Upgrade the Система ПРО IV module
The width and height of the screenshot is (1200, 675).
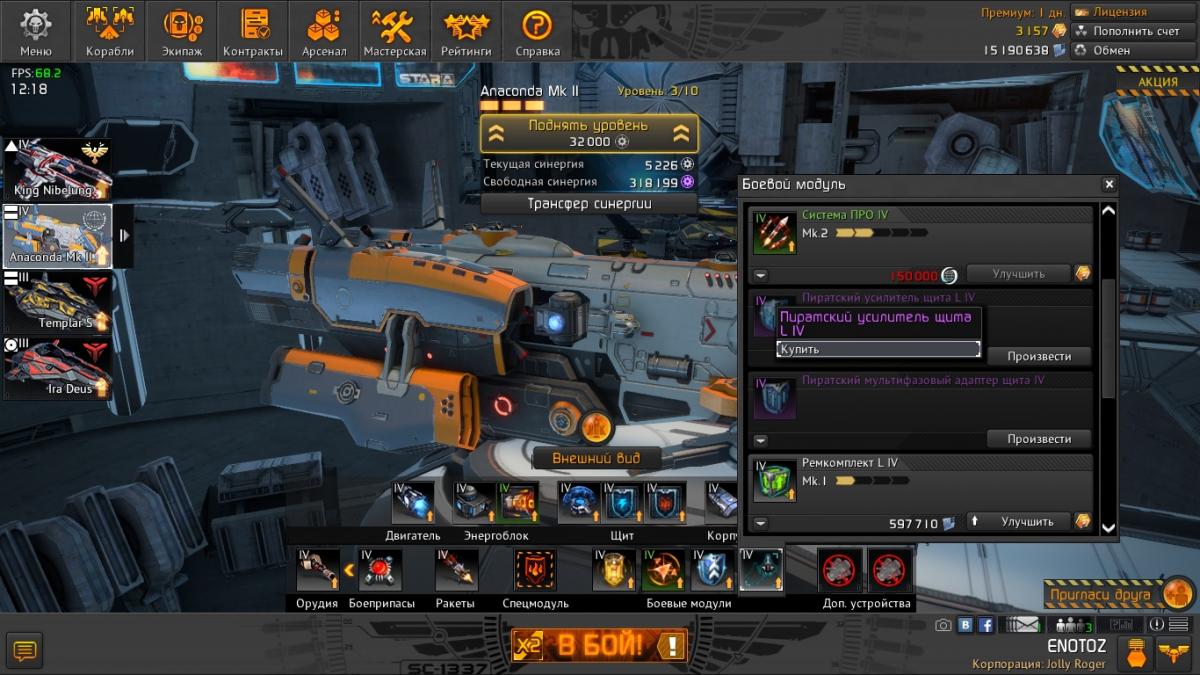pos(1018,274)
